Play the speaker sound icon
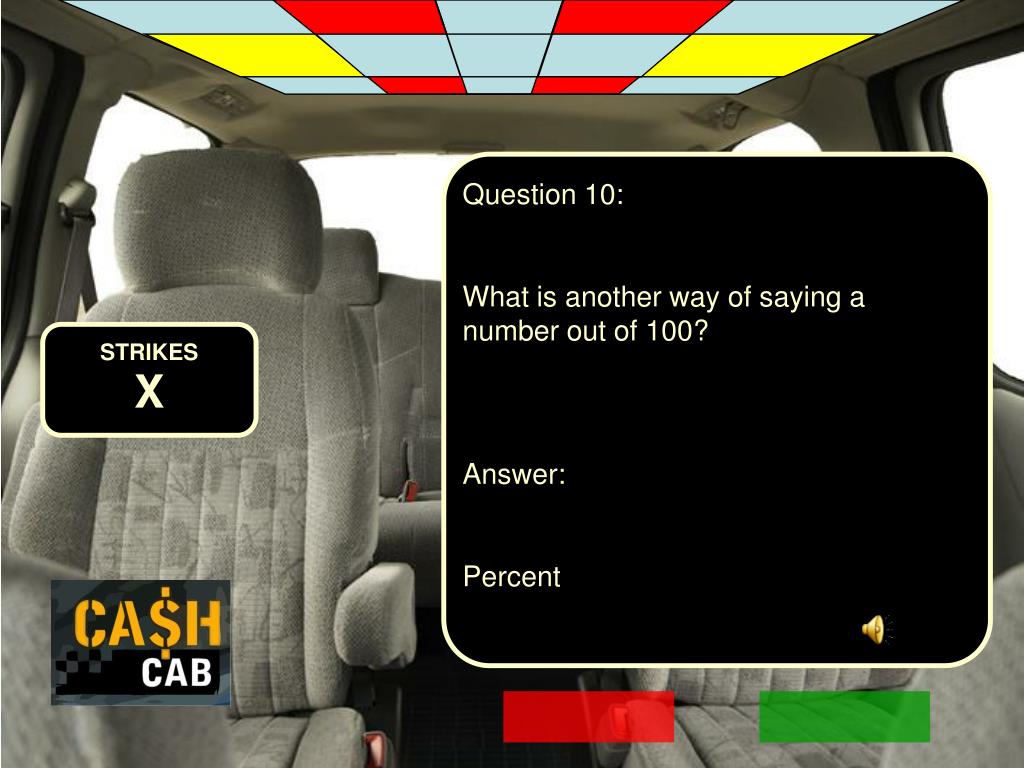 click(874, 629)
